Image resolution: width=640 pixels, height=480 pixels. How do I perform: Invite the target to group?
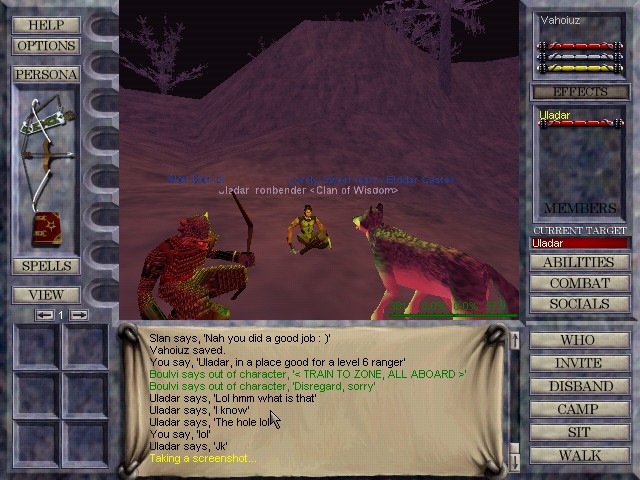pos(579,363)
